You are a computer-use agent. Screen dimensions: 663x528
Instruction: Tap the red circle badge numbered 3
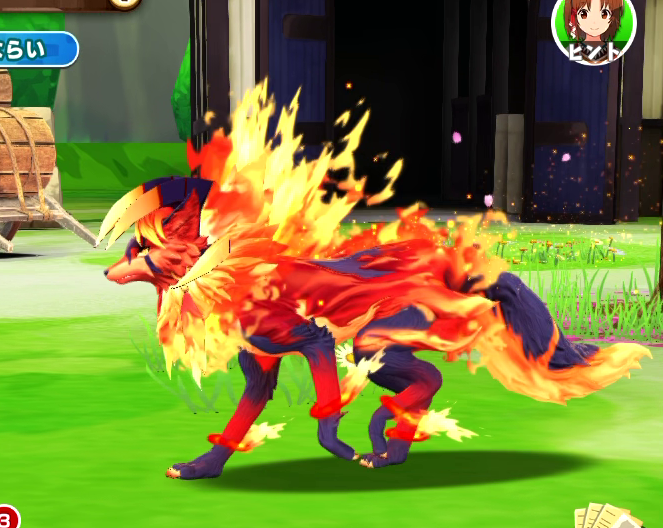[x=6, y=519]
